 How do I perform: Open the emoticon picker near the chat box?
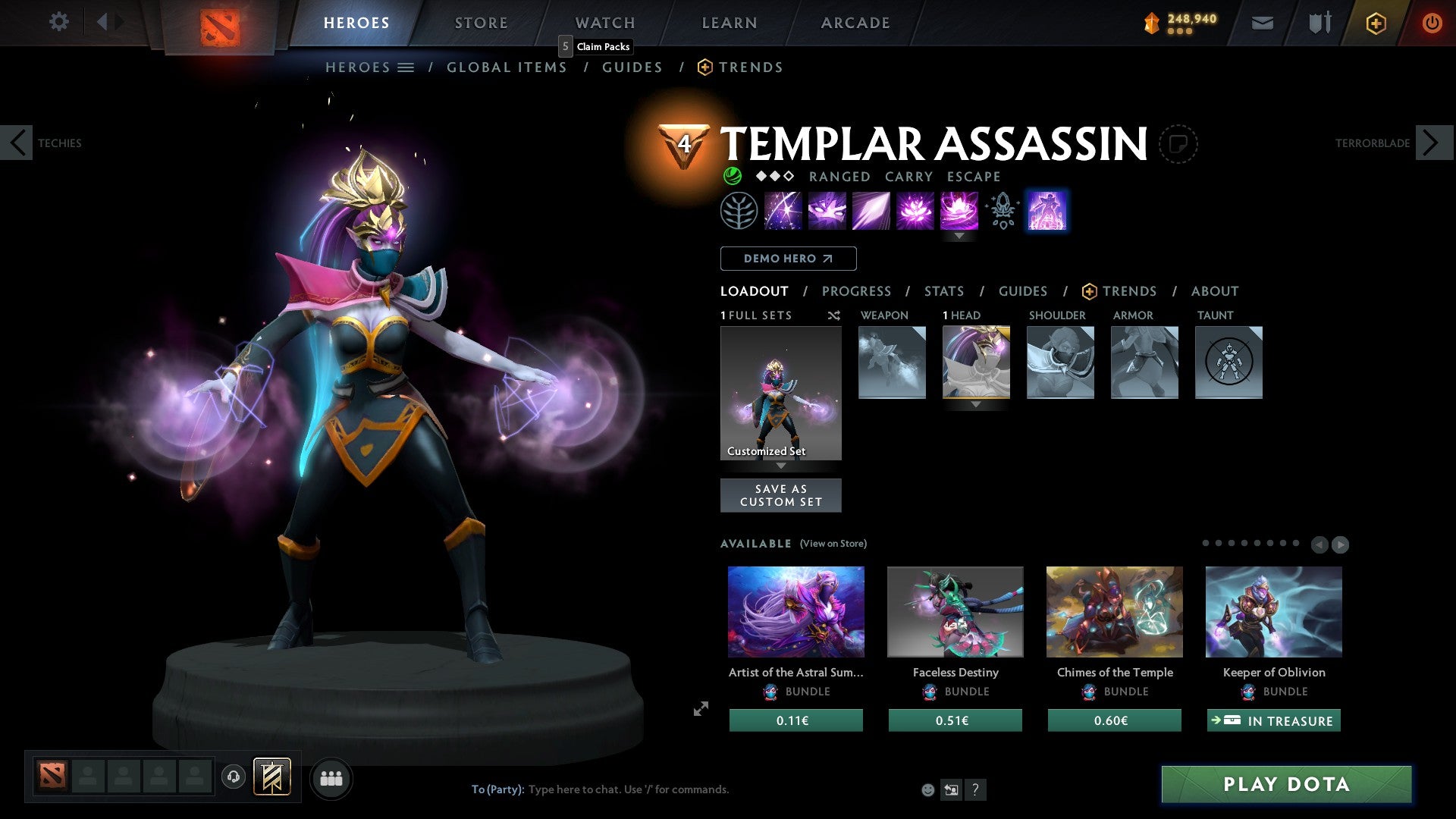tap(927, 789)
